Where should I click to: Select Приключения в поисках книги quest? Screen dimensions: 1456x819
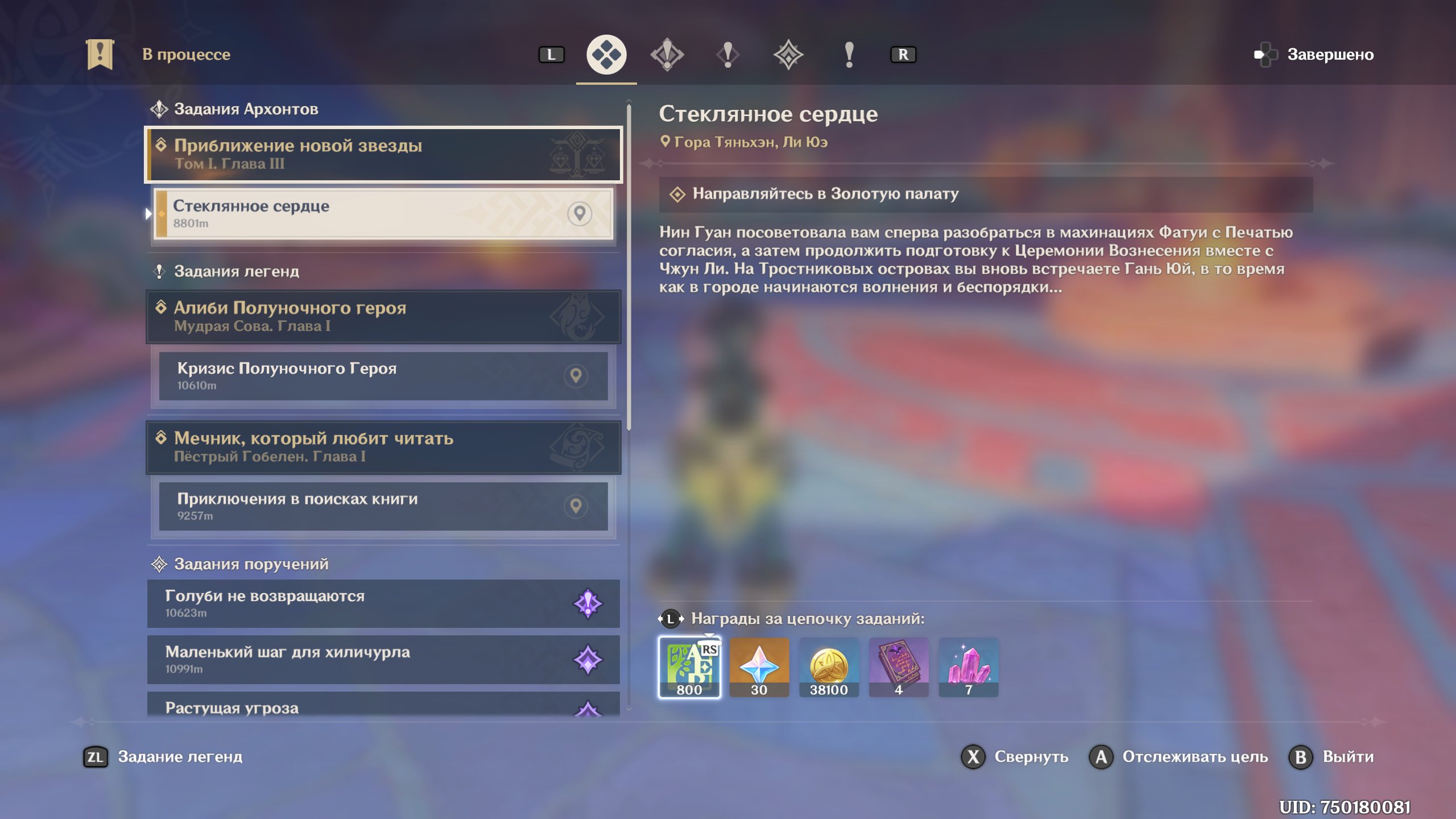[x=383, y=506]
